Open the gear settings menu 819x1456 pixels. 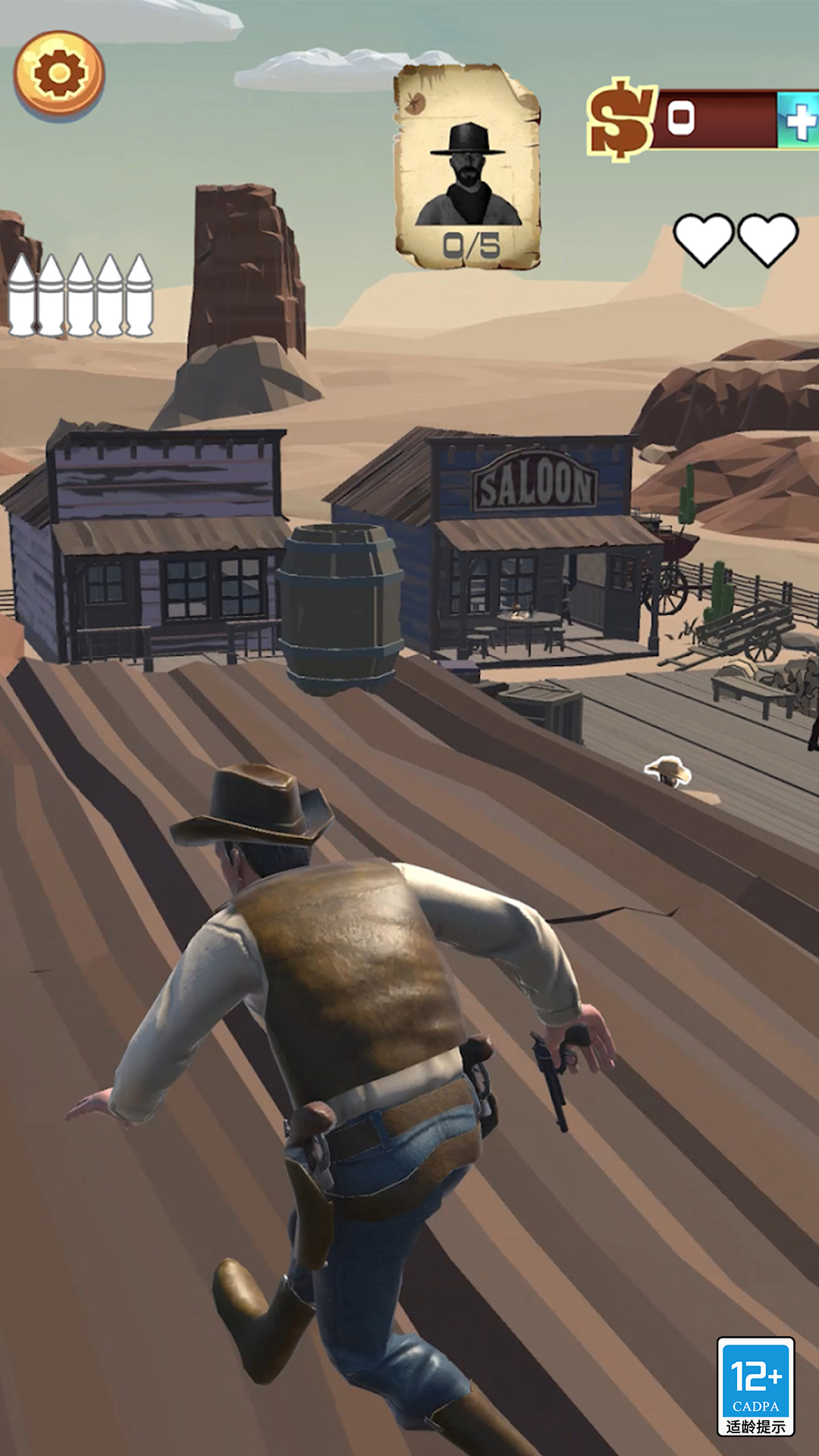pos(59,74)
